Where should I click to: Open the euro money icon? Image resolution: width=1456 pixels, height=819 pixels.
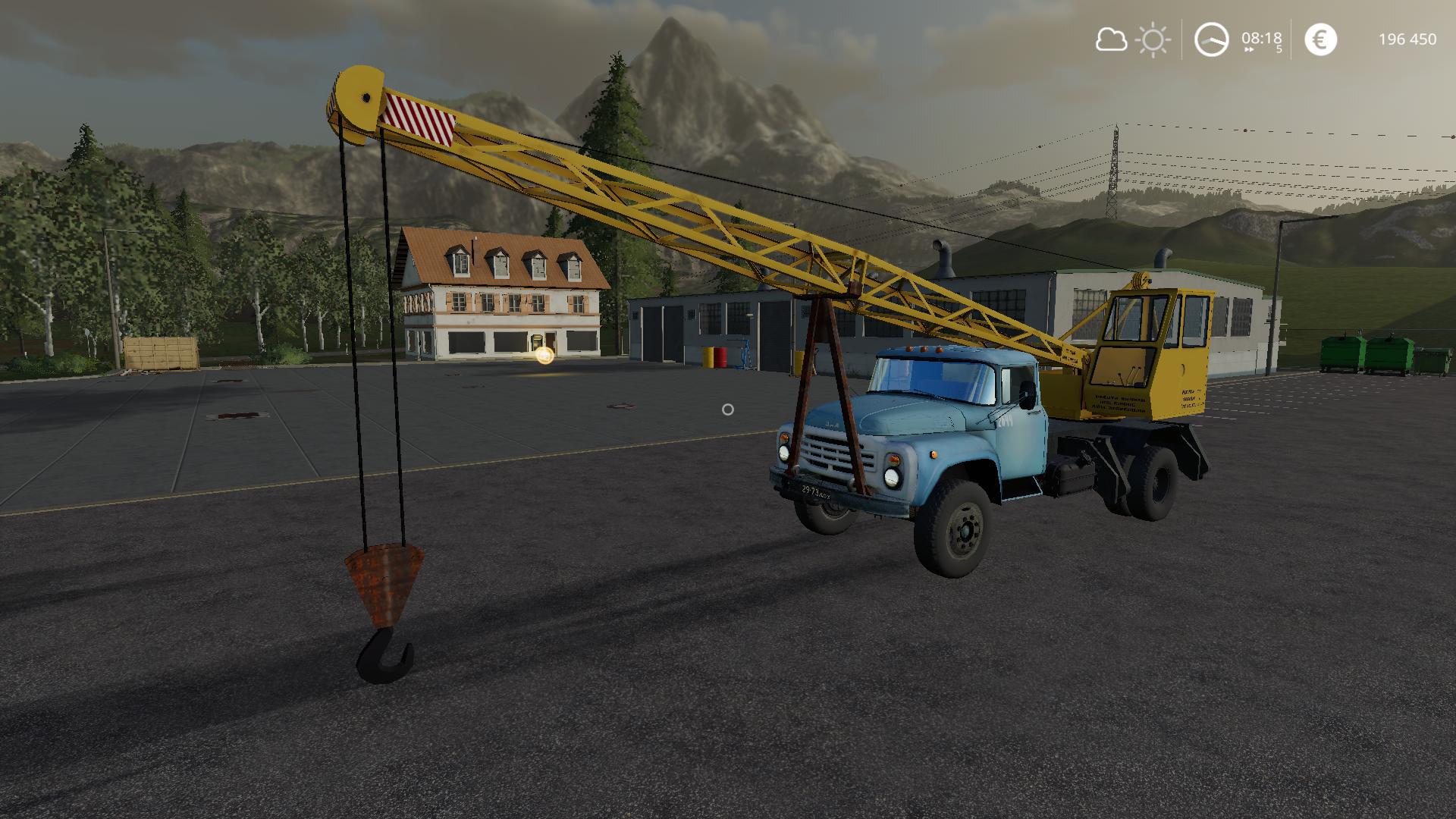coord(1320,39)
